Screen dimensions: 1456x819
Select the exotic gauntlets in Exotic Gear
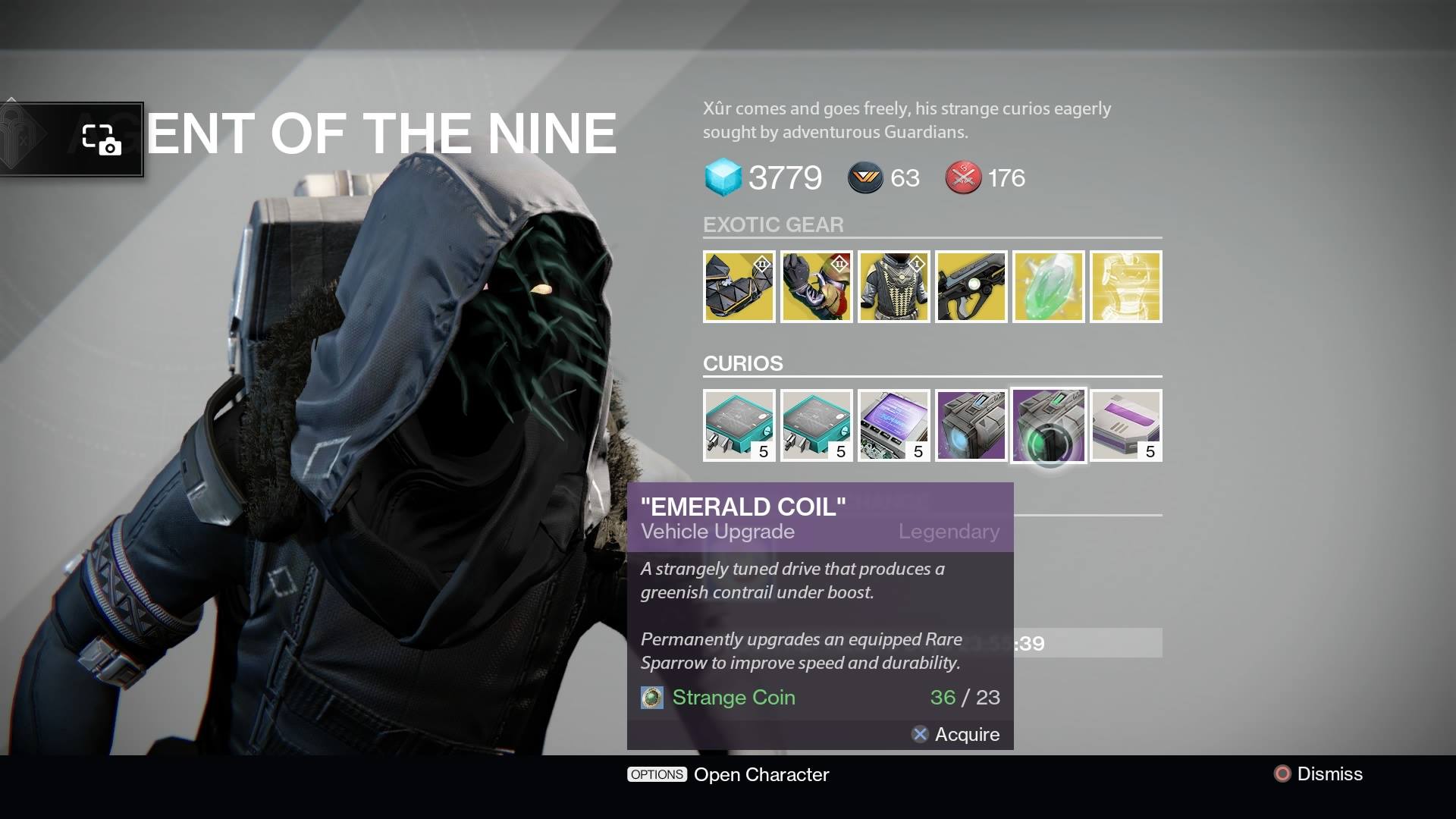pos(817,287)
